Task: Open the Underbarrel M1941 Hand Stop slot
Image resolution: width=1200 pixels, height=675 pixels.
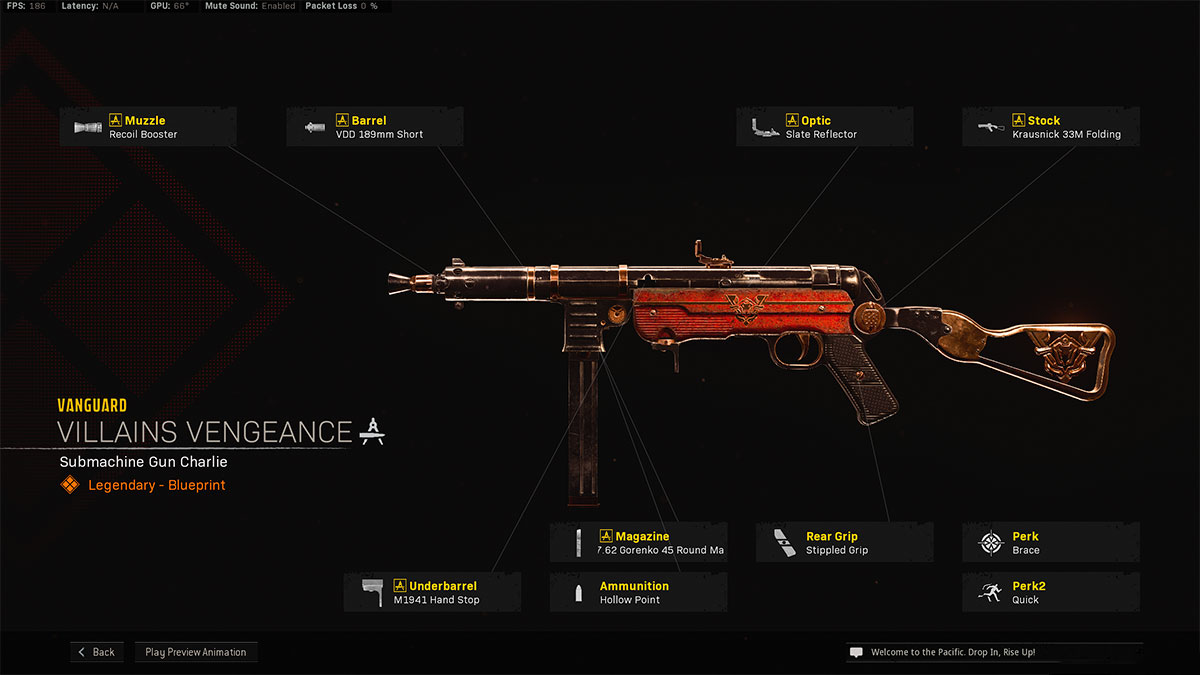Action: click(x=432, y=592)
